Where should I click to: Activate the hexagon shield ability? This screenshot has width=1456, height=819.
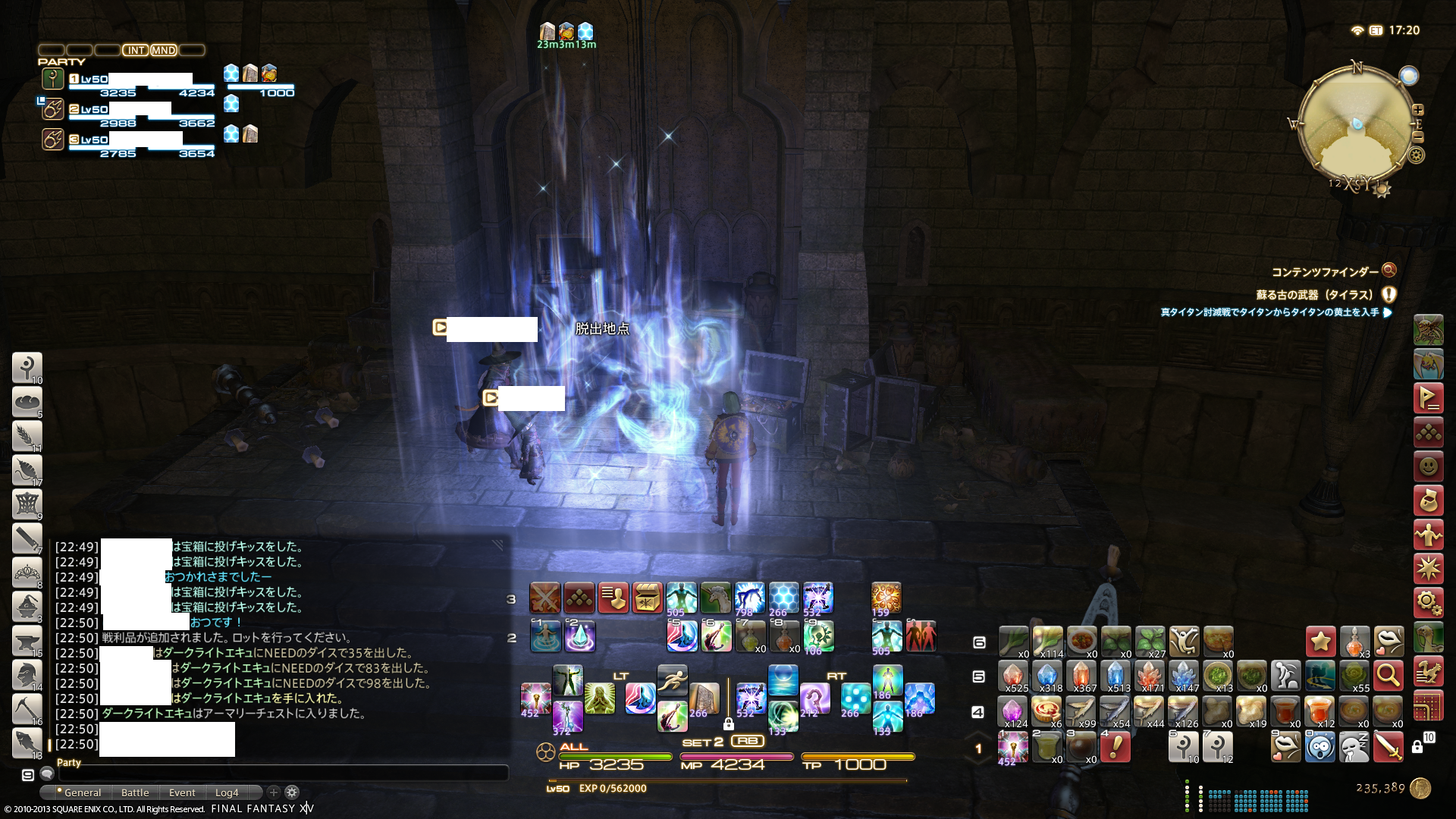(x=783, y=598)
